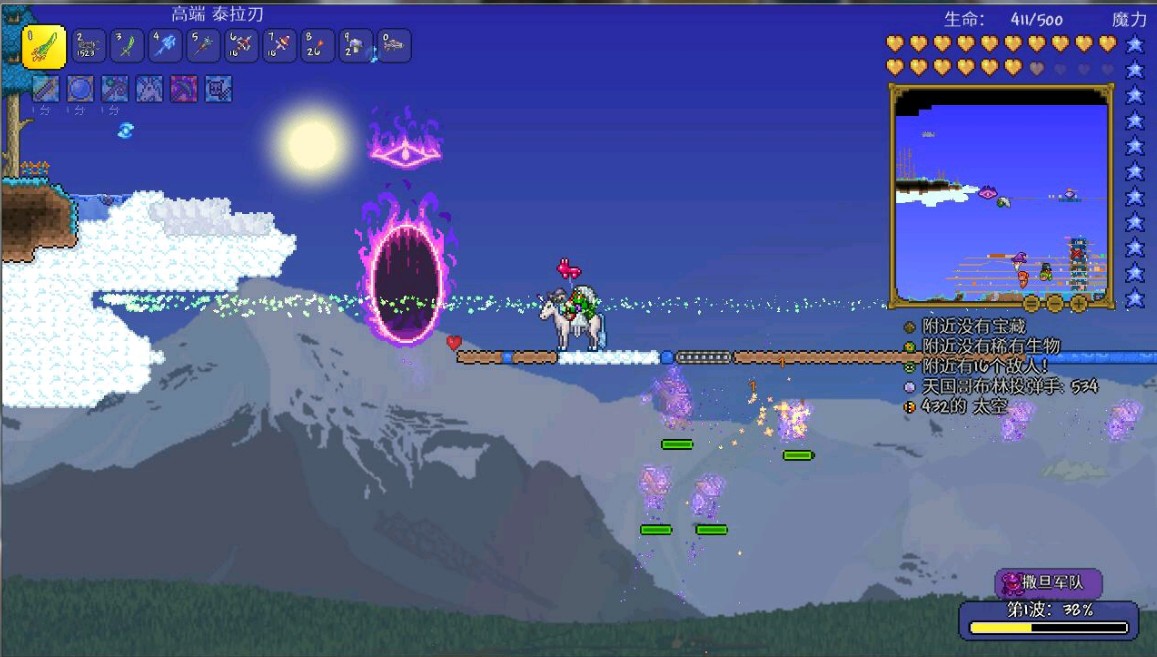This screenshot has height=657, width=1157.
Task: Choose the mushroom item in hotbar slot 9
Action: [x=355, y=46]
